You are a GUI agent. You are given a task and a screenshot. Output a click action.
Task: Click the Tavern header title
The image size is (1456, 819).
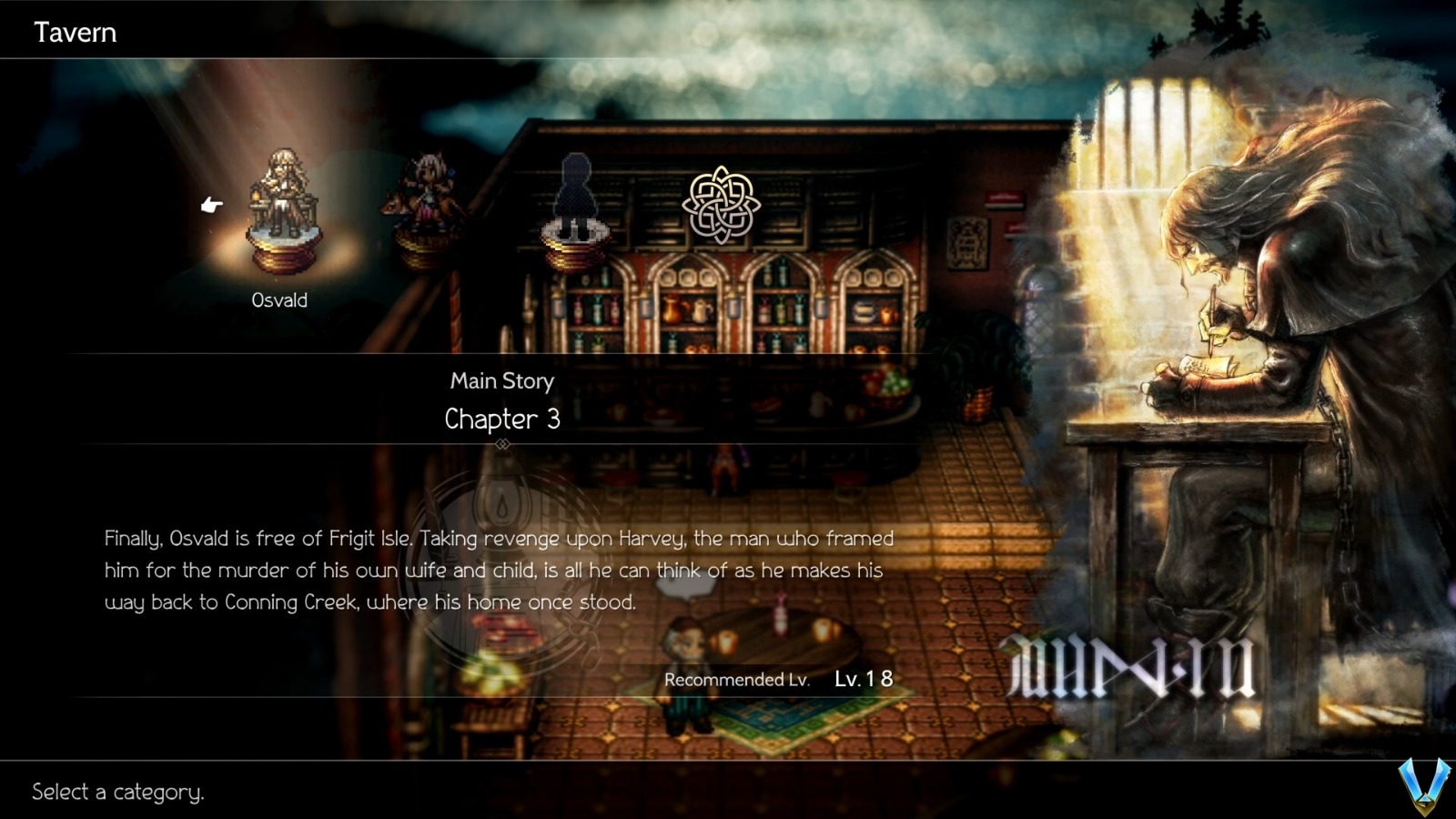tap(76, 32)
